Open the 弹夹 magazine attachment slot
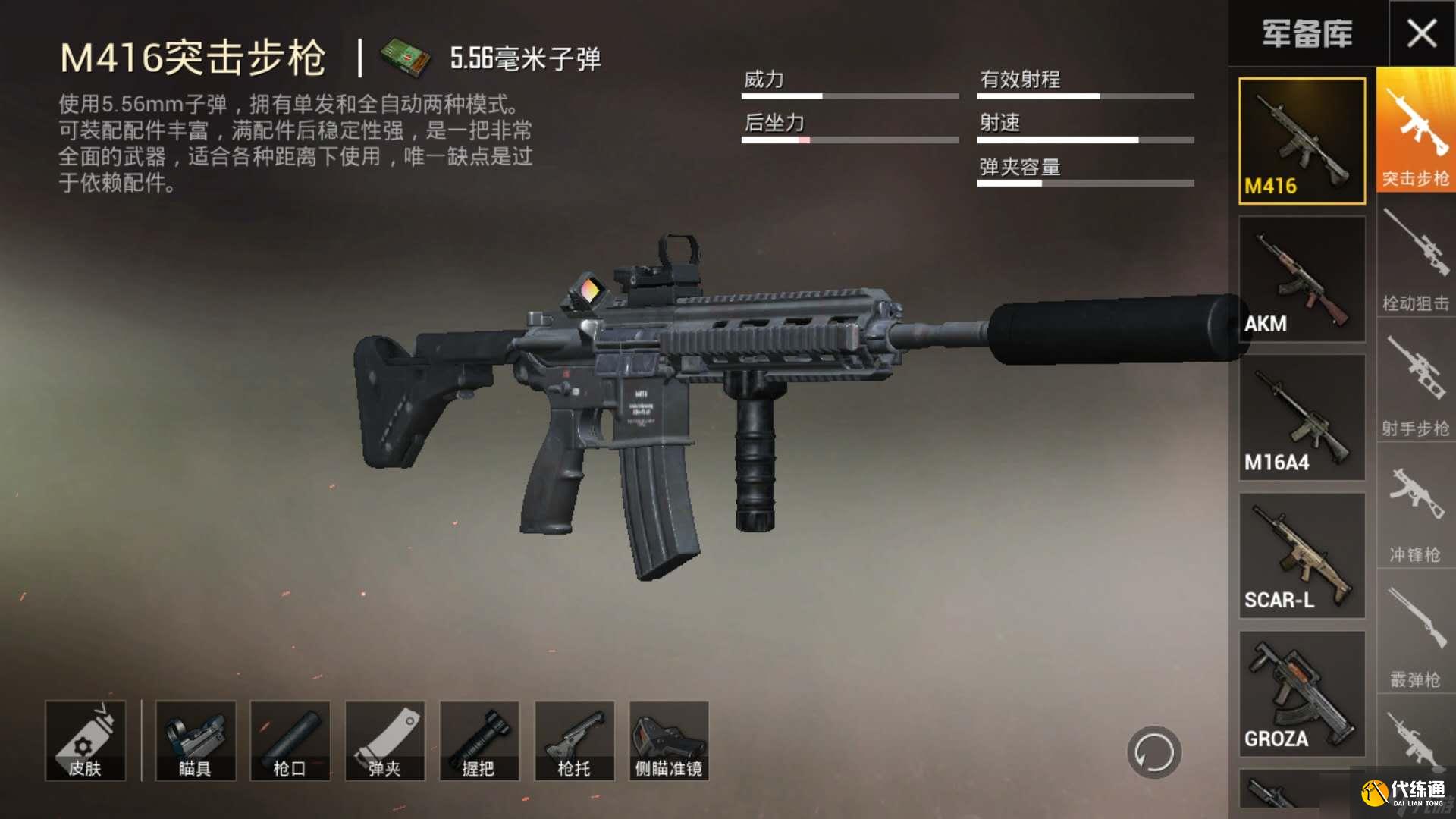The height and width of the screenshot is (819, 1456). click(x=384, y=741)
